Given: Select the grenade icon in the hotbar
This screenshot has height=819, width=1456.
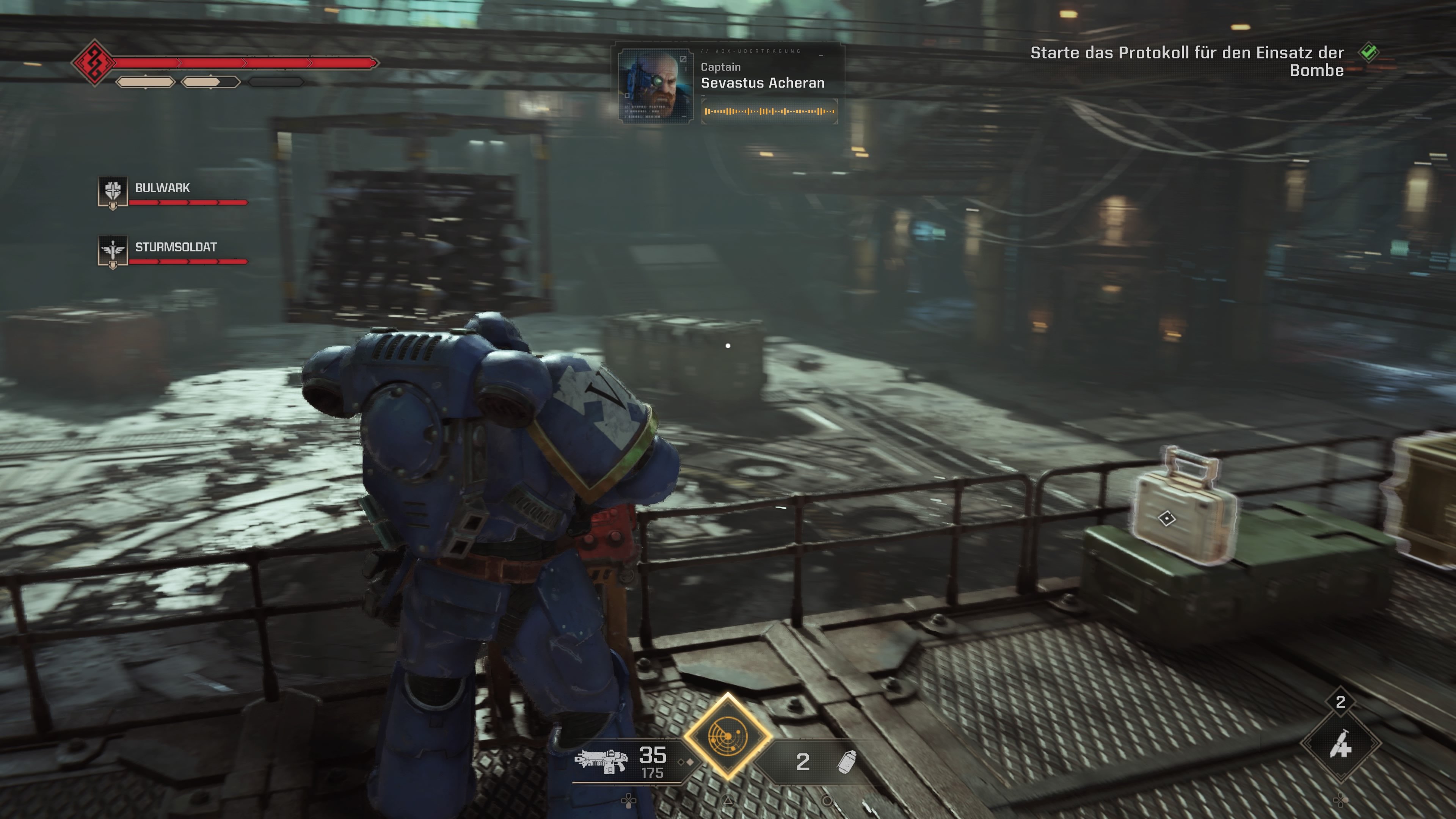Looking at the screenshot, I should [x=847, y=762].
